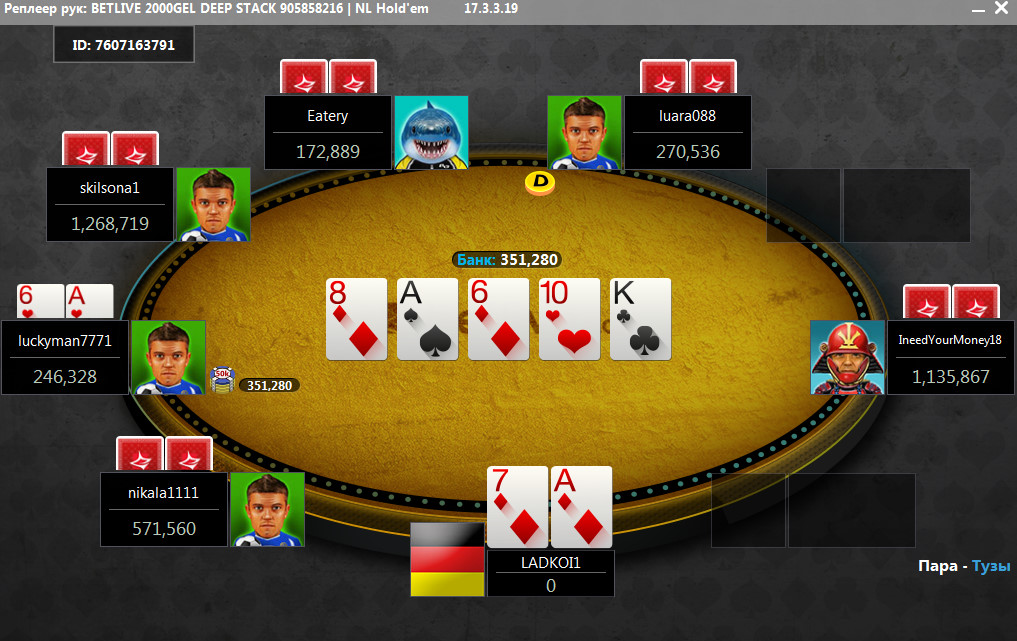
Task: Close the hand replayer window
Action: click(1001, 8)
